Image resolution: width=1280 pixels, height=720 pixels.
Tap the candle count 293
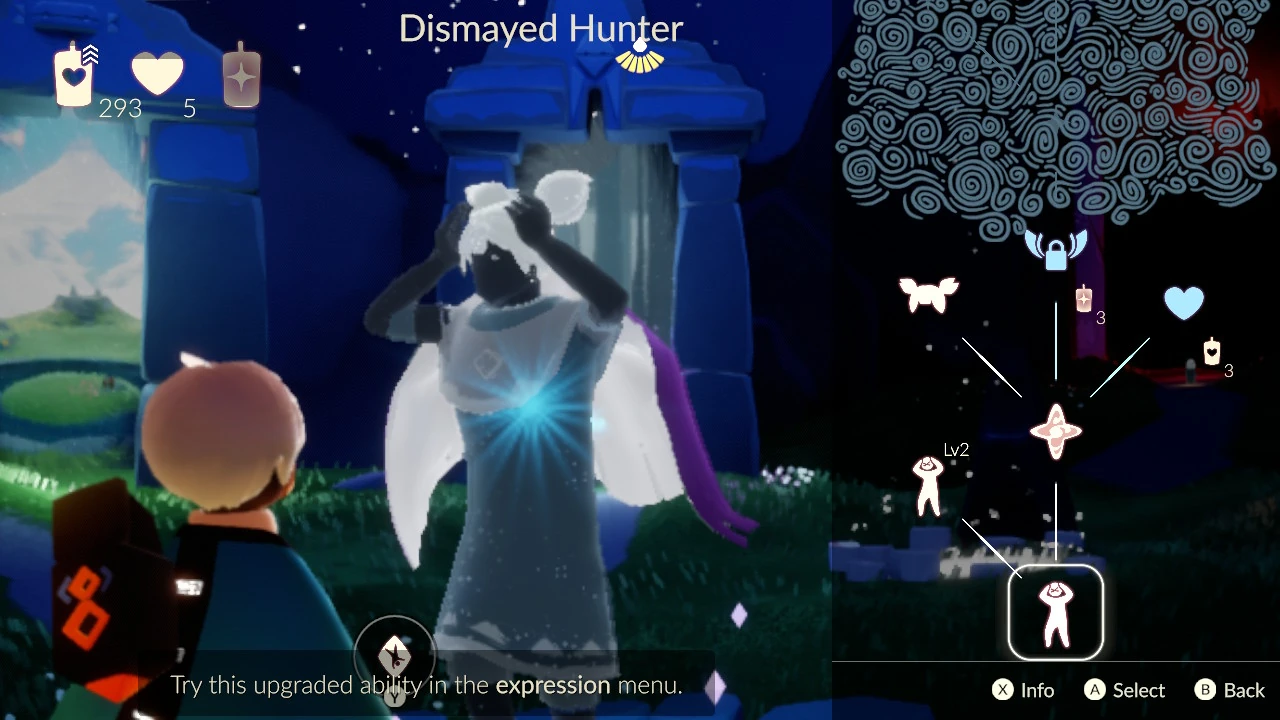point(120,109)
